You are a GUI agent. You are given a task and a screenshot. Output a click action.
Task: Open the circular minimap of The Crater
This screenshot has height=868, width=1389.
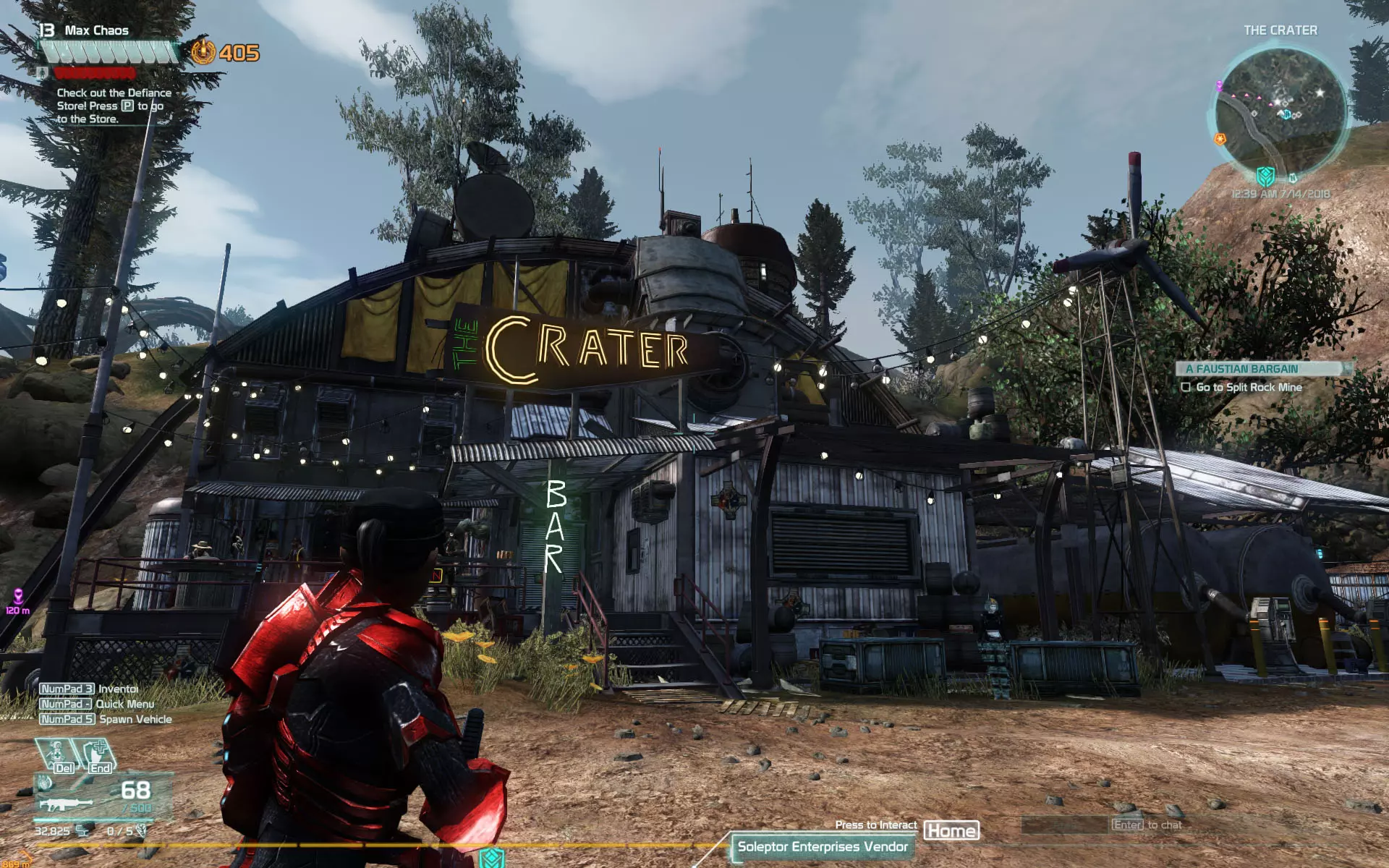click(1280, 110)
